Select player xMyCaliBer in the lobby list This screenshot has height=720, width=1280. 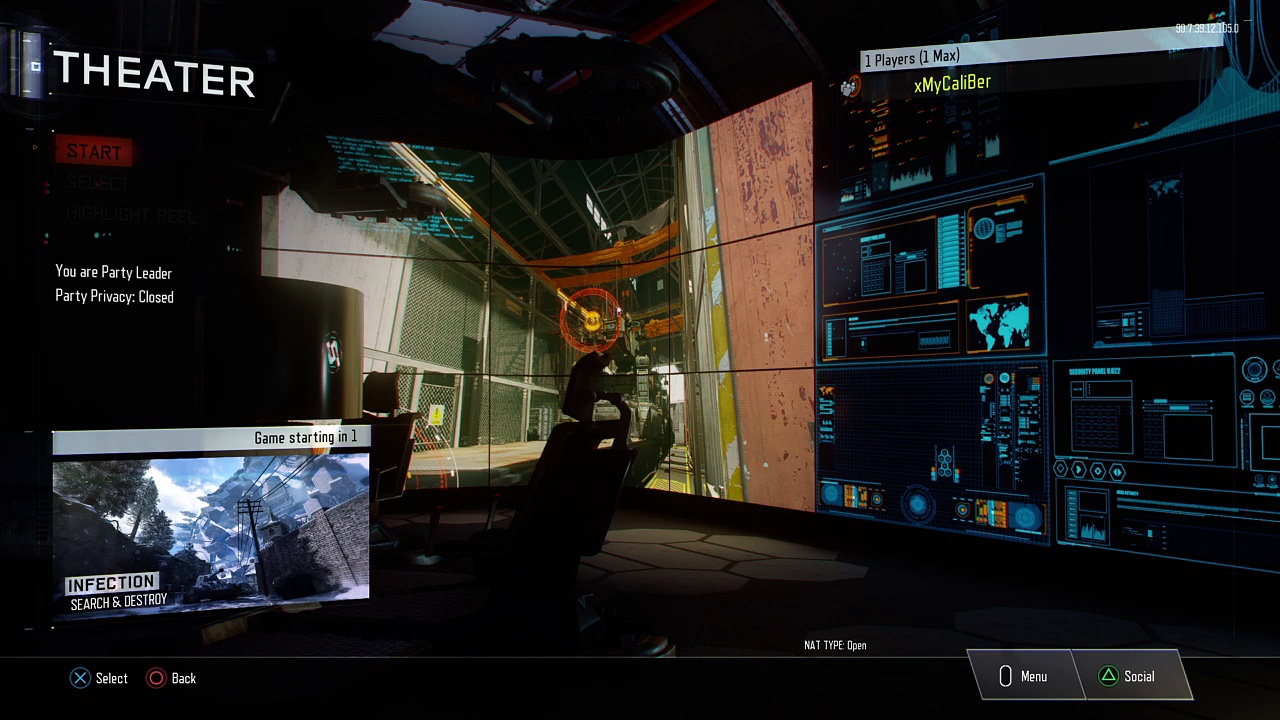click(x=952, y=84)
